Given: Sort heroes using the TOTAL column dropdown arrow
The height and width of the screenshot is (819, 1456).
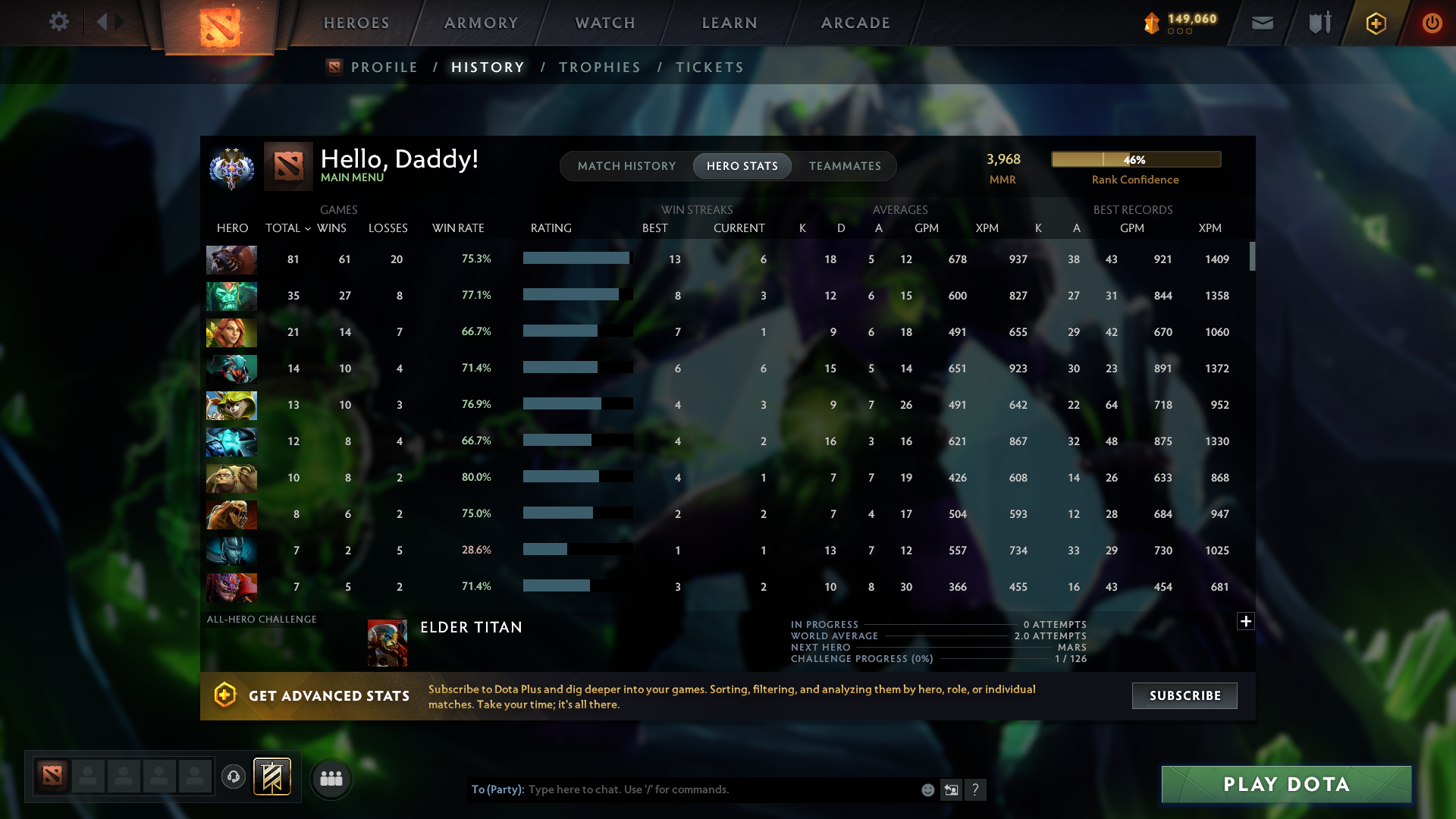Looking at the screenshot, I should pos(307,227).
